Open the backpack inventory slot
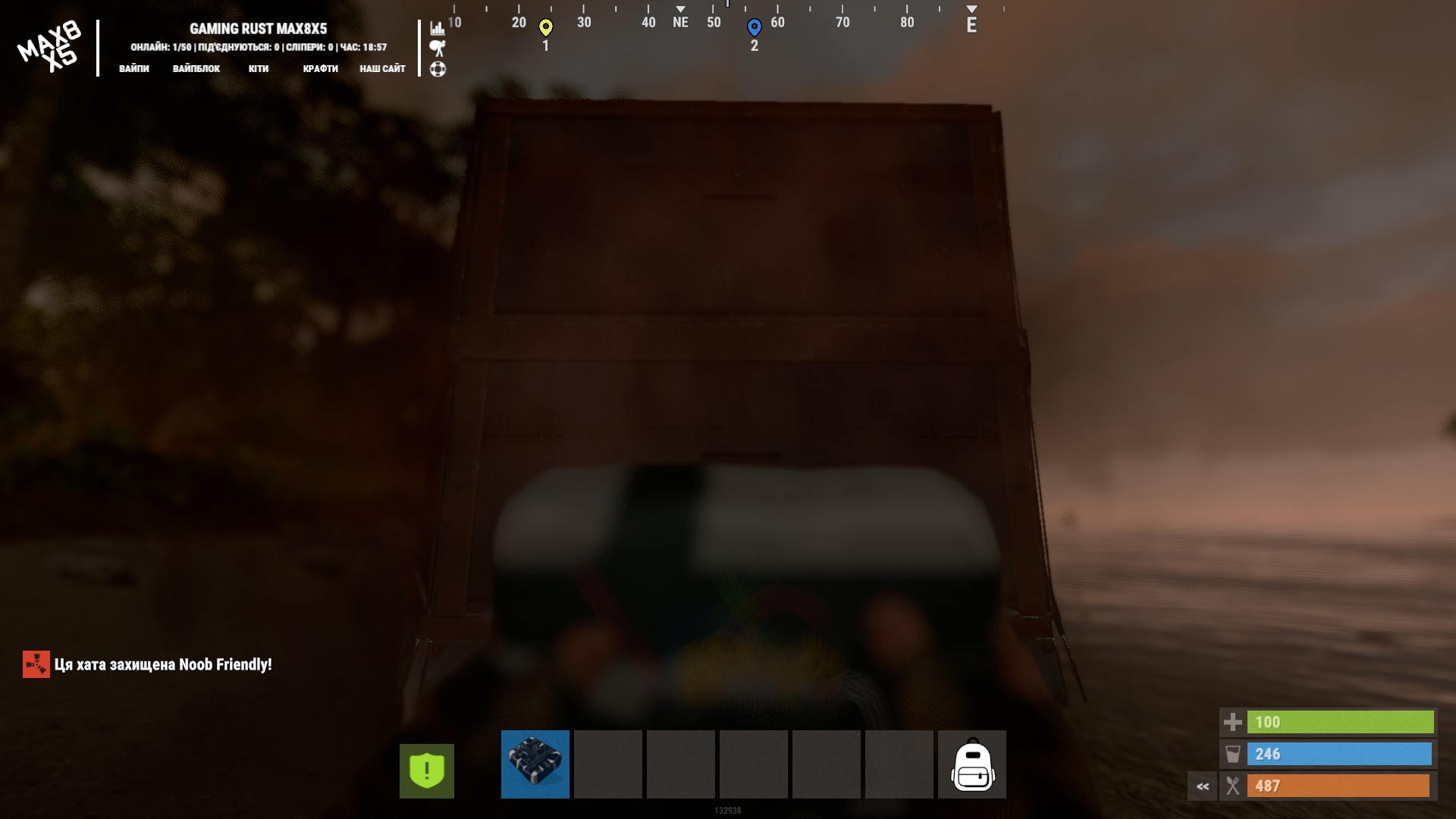Screen dimensions: 1456x819 (972, 764)
